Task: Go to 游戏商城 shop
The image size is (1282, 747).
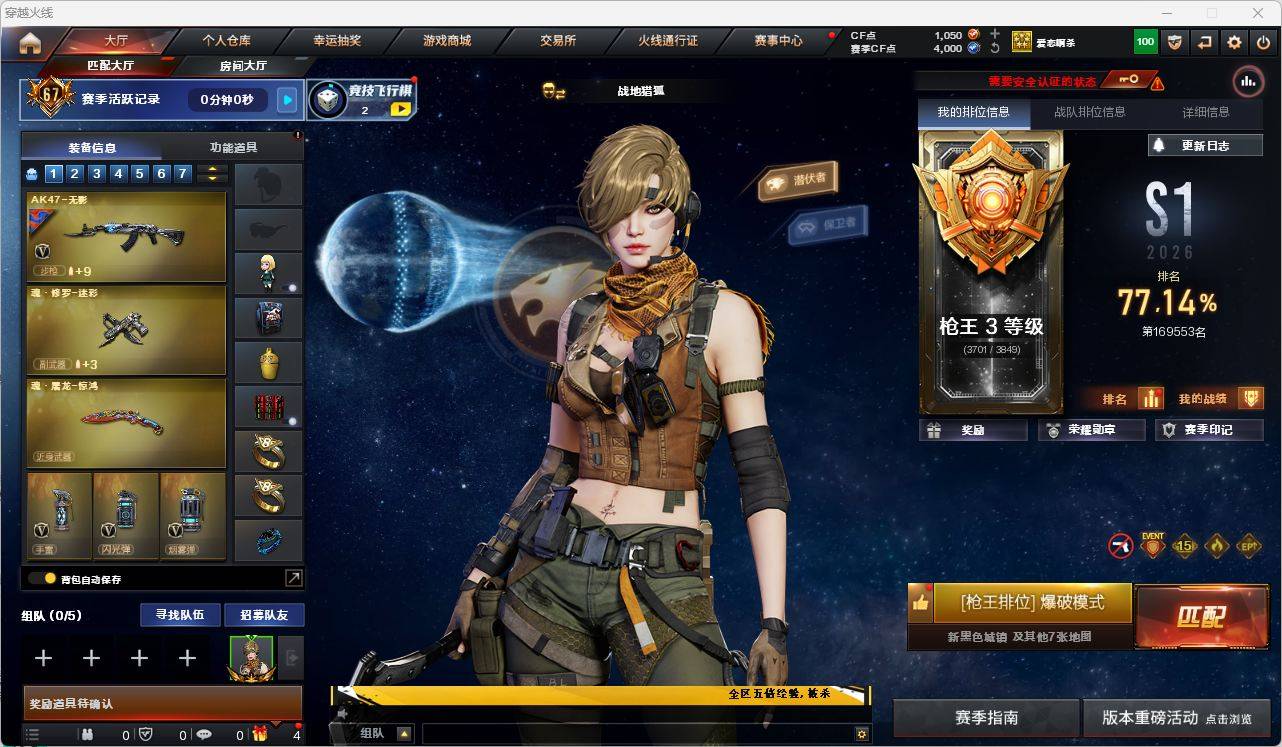Action: 447,41
